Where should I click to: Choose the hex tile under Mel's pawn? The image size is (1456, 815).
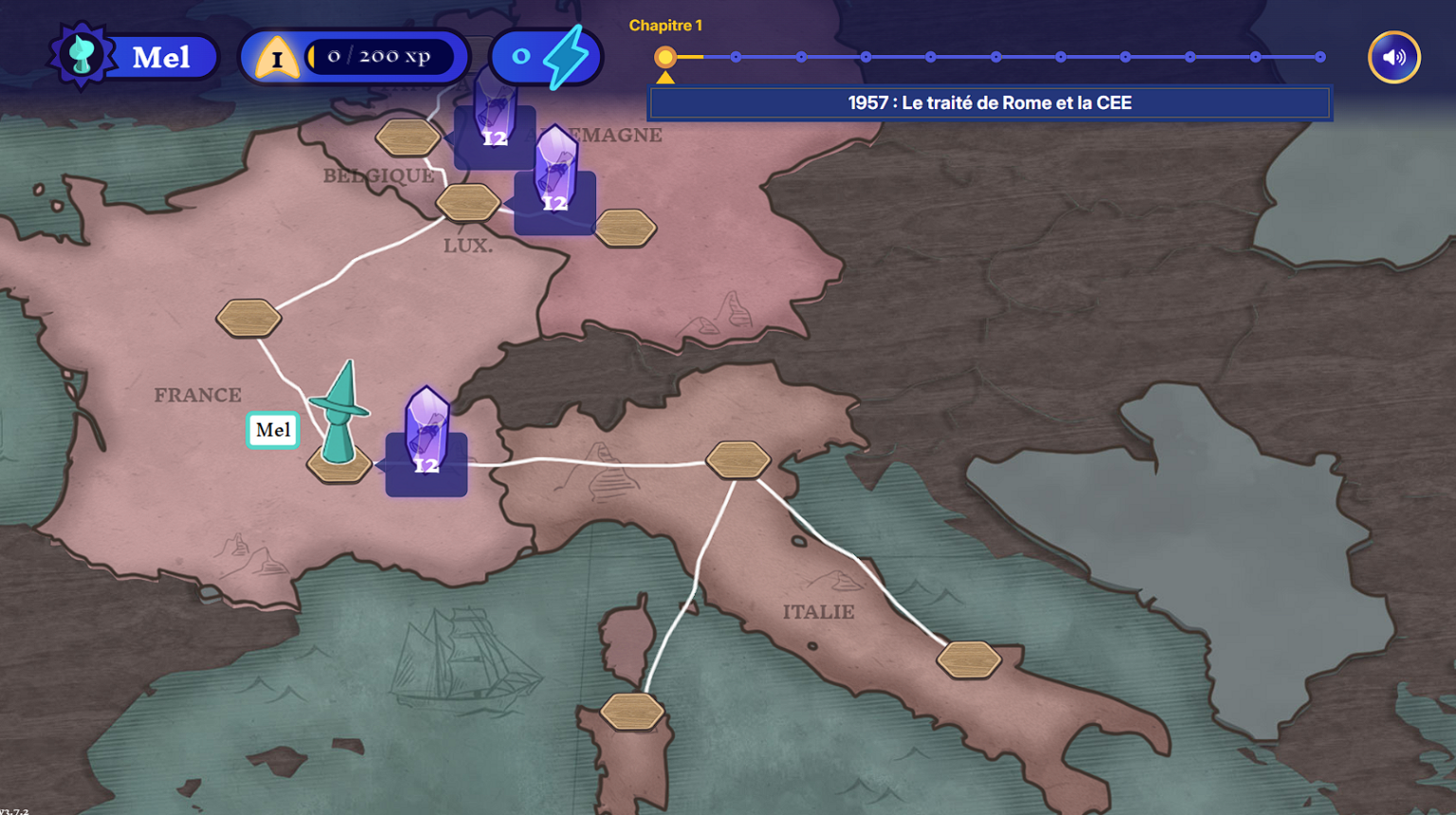[339, 466]
